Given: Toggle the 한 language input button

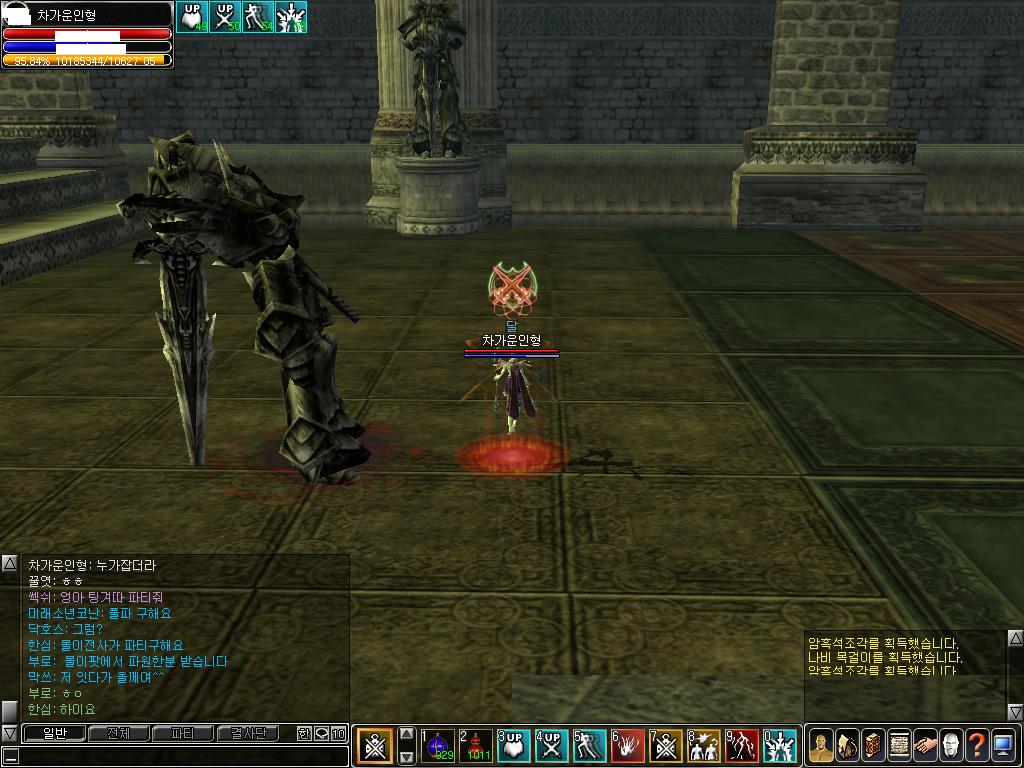Looking at the screenshot, I should (304, 734).
